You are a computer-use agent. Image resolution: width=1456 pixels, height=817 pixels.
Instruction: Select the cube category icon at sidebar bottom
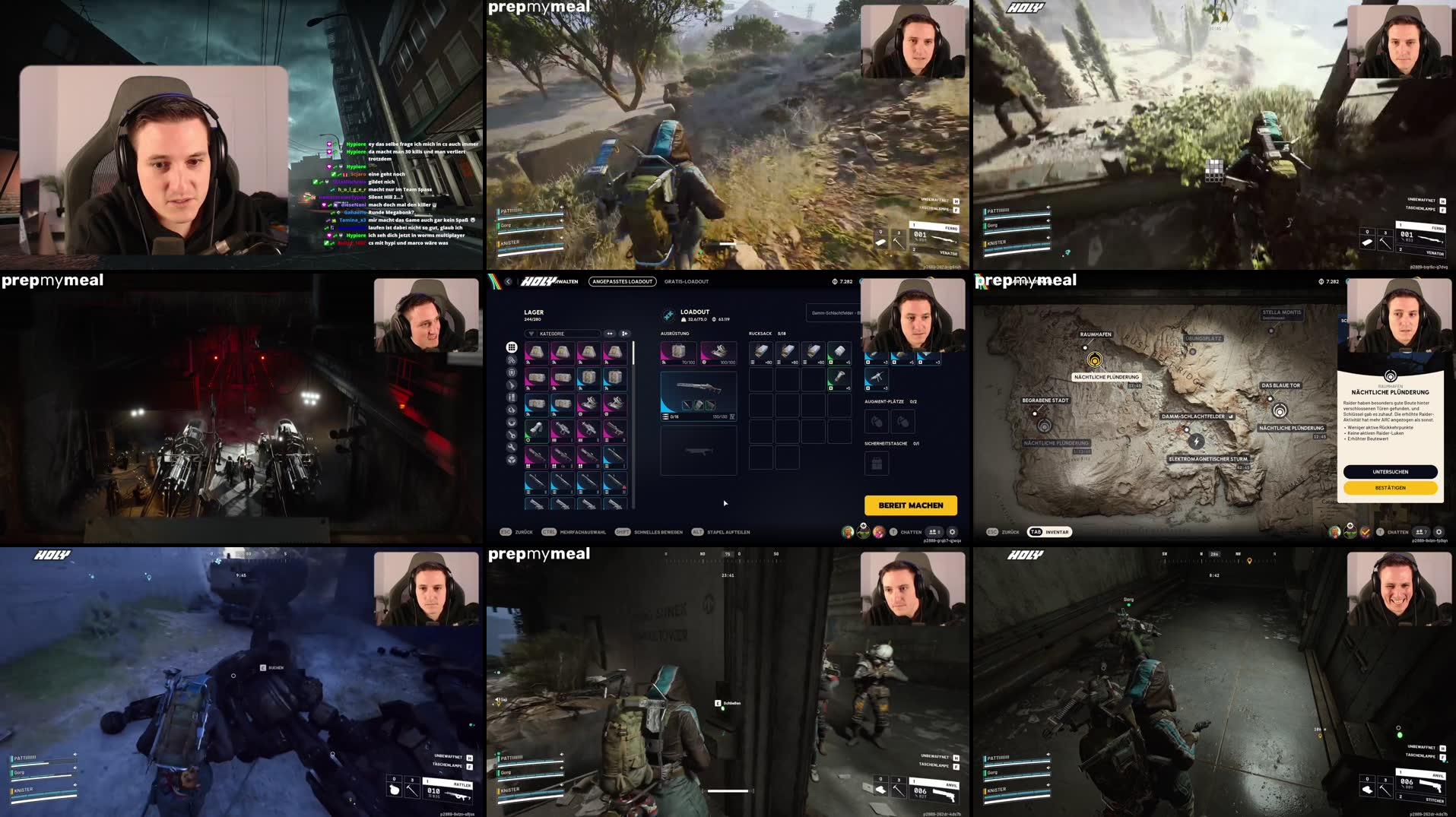coord(510,458)
